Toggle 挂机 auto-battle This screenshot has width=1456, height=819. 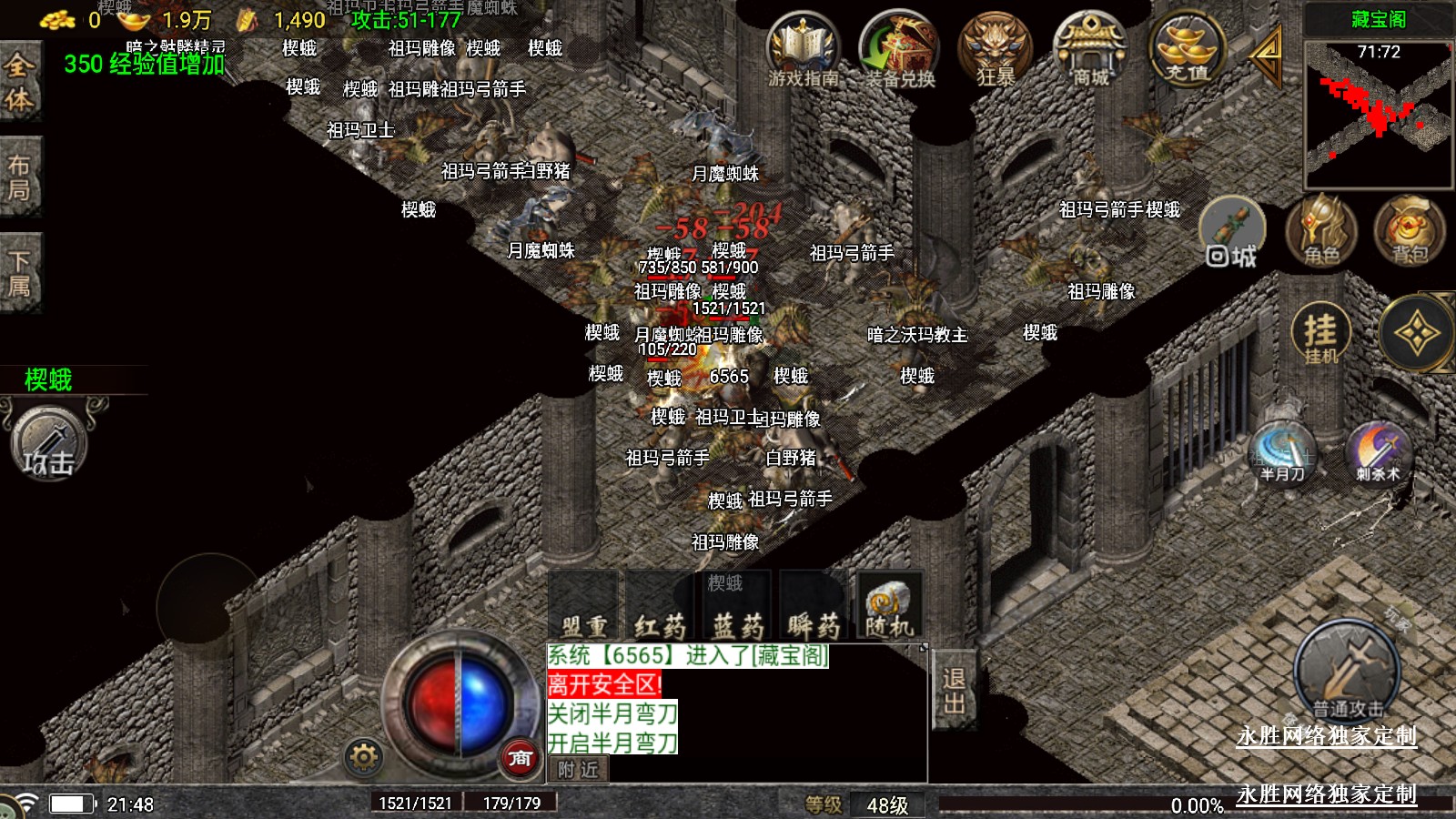pos(1320,334)
